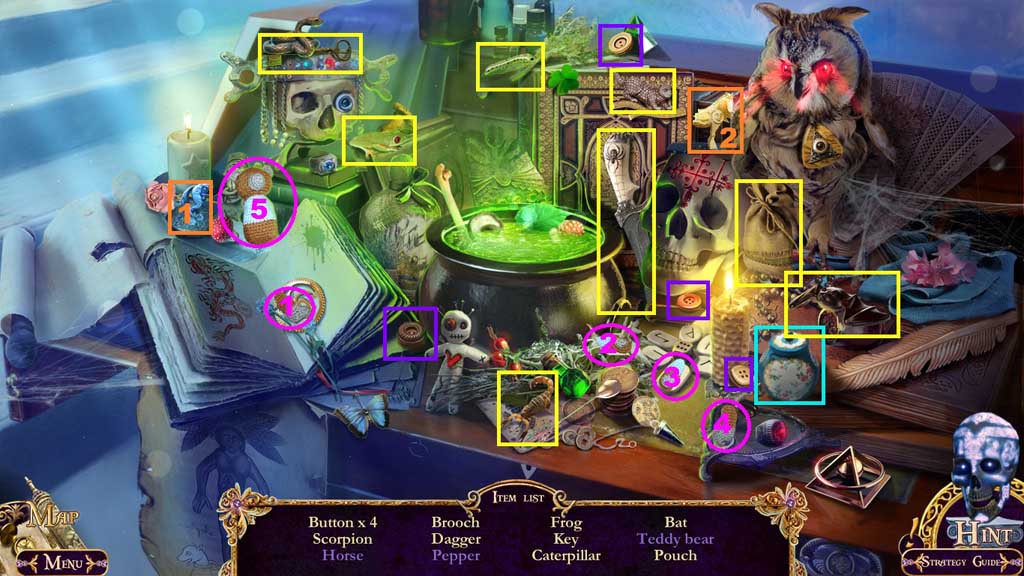This screenshot has height=576, width=1024.
Task: Select "Frog" in the item list
Action: click(566, 522)
